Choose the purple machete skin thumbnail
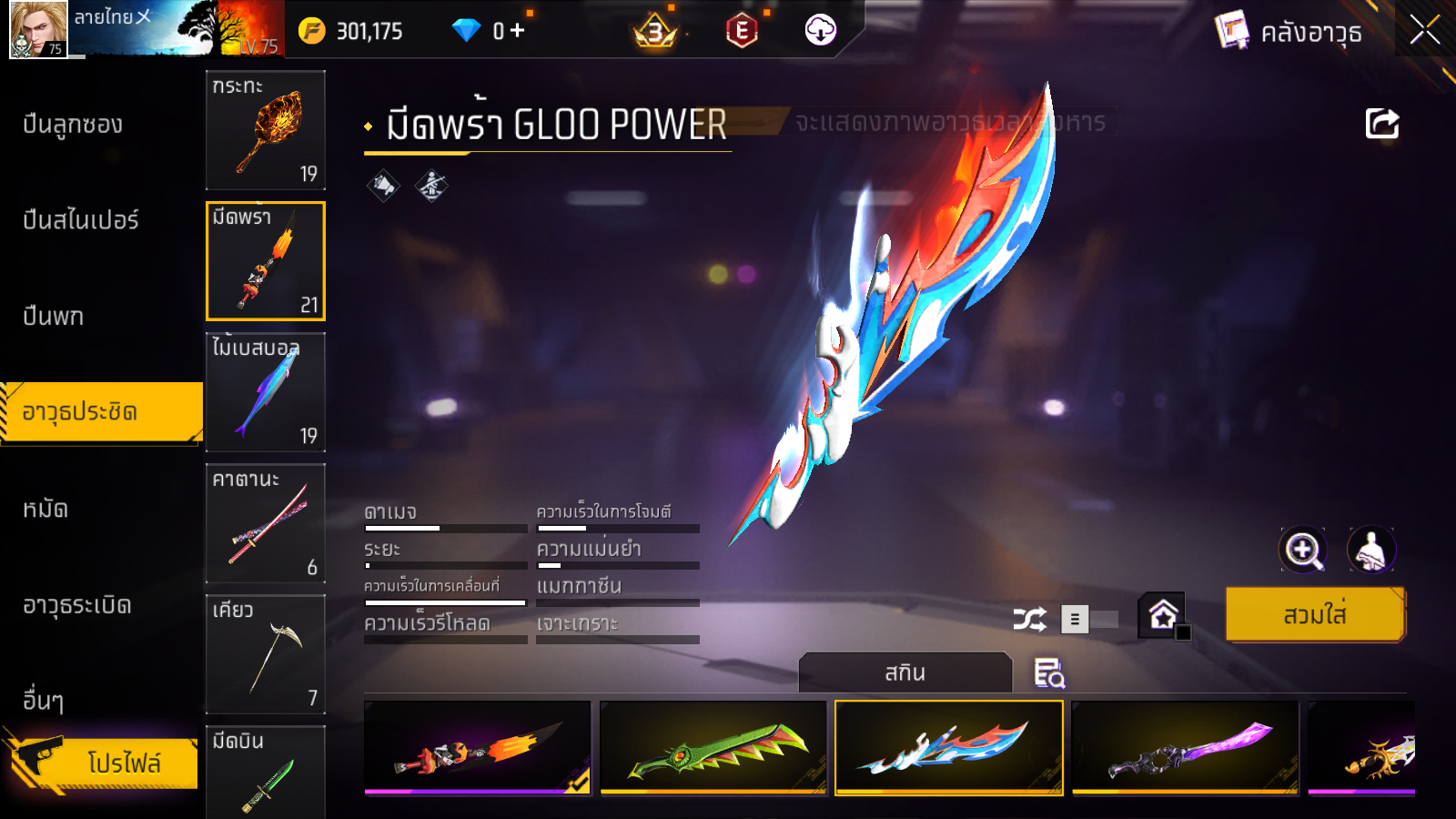The height and width of the screenshot is (819, 1456). pyautogui.click(x=1185, y=748)
